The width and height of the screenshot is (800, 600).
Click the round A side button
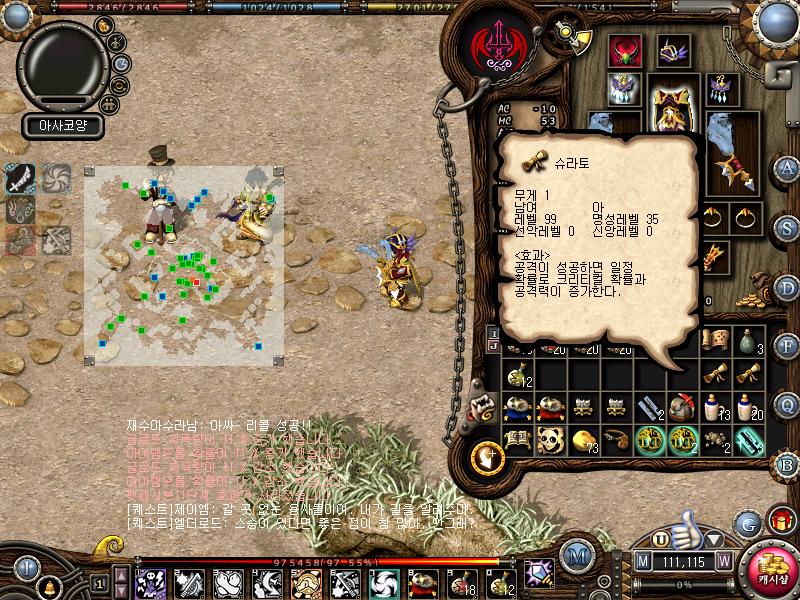click(x=788, y=168)
